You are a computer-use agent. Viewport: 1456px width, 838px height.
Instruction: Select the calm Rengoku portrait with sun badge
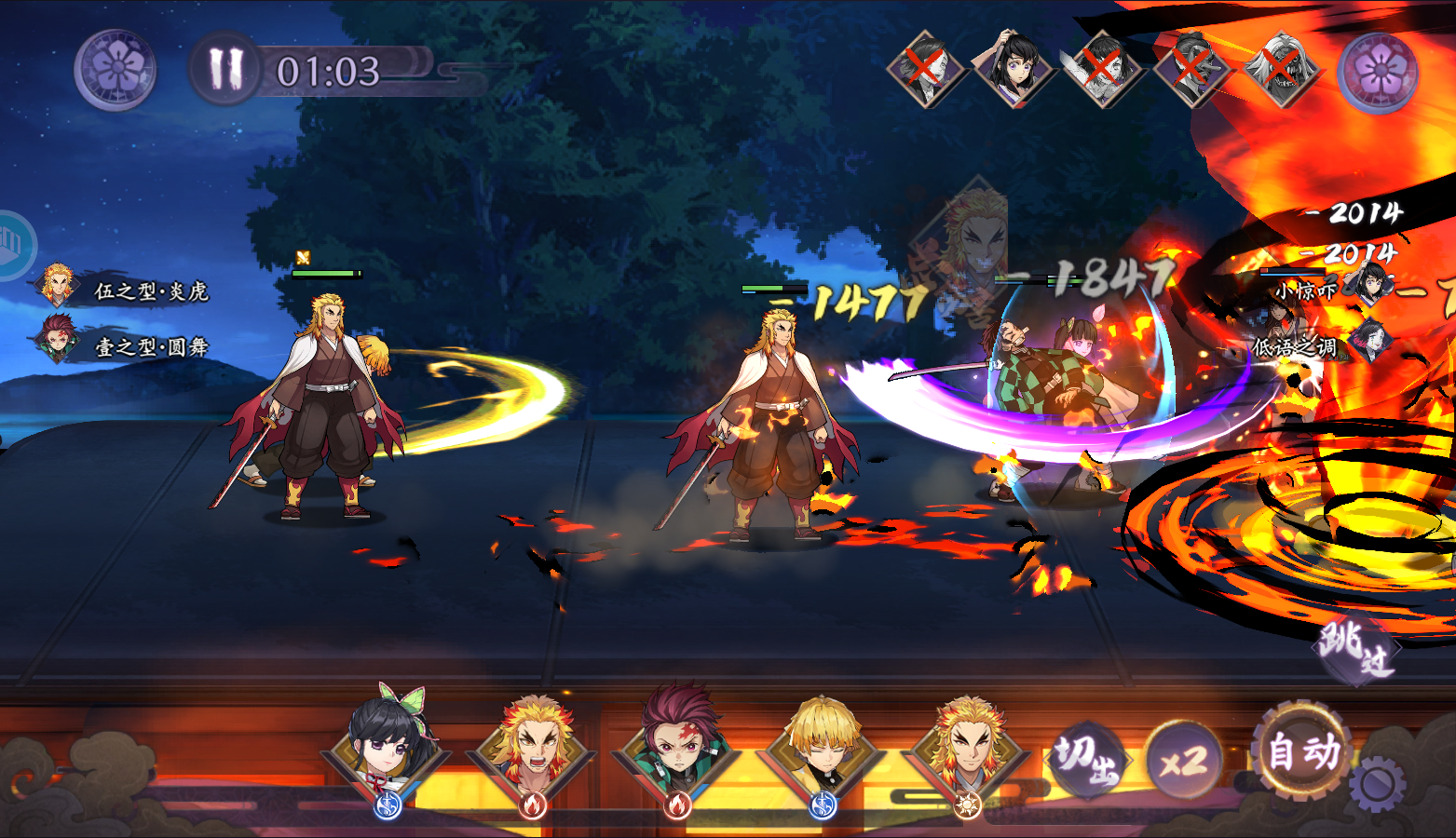point(969,750)
